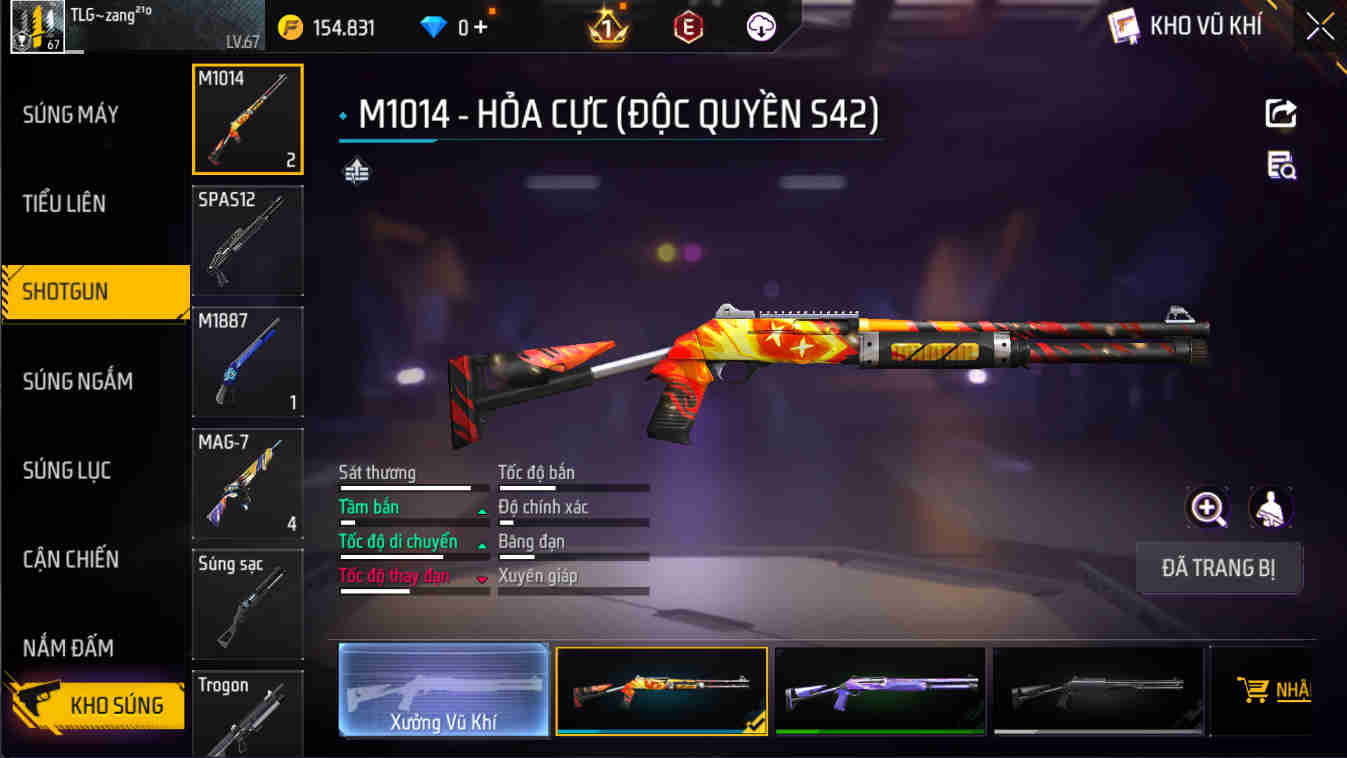Screen dimensions: 1347x758
Task: Choose the Trogon weapon tile
Action: coord(248,714)
